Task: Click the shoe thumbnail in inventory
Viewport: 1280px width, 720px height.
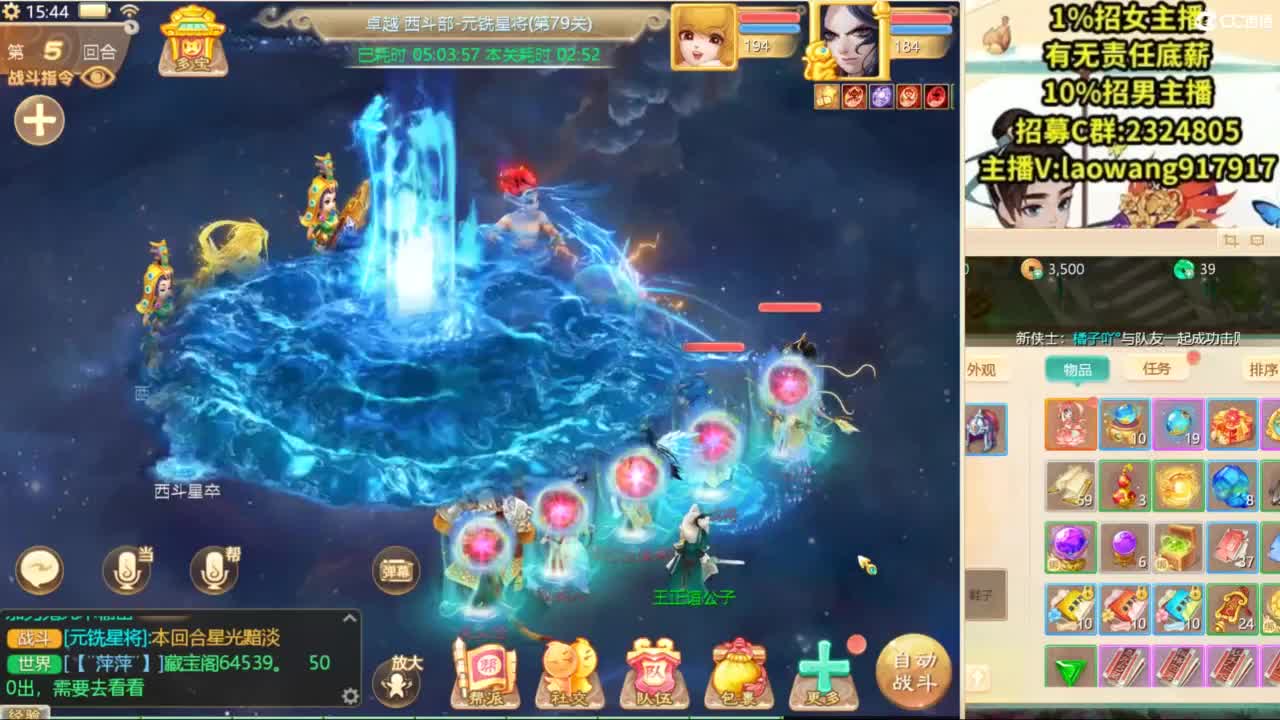Action: [984, 592]
